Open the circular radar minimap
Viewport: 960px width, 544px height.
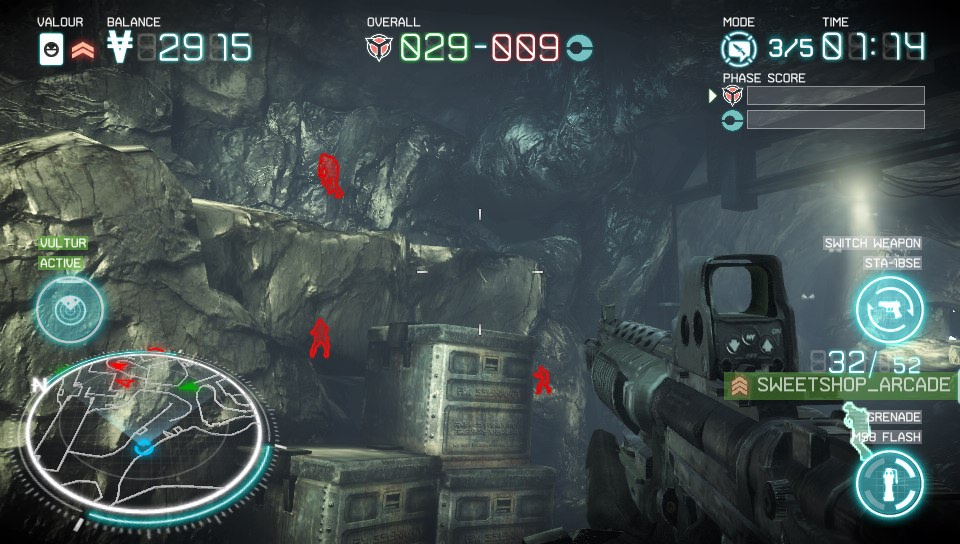146,434
